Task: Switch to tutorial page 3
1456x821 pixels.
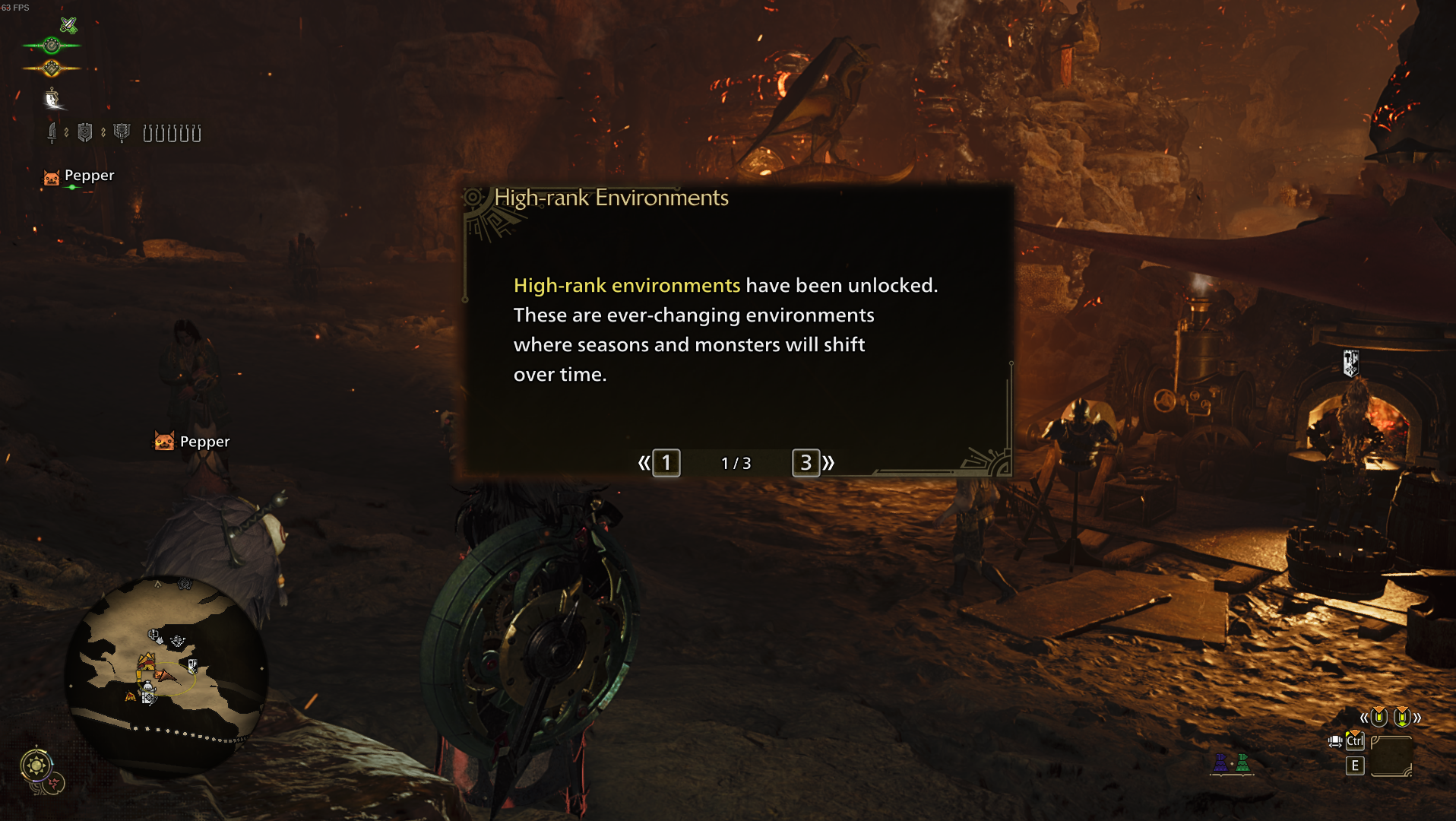Action: 807,463
